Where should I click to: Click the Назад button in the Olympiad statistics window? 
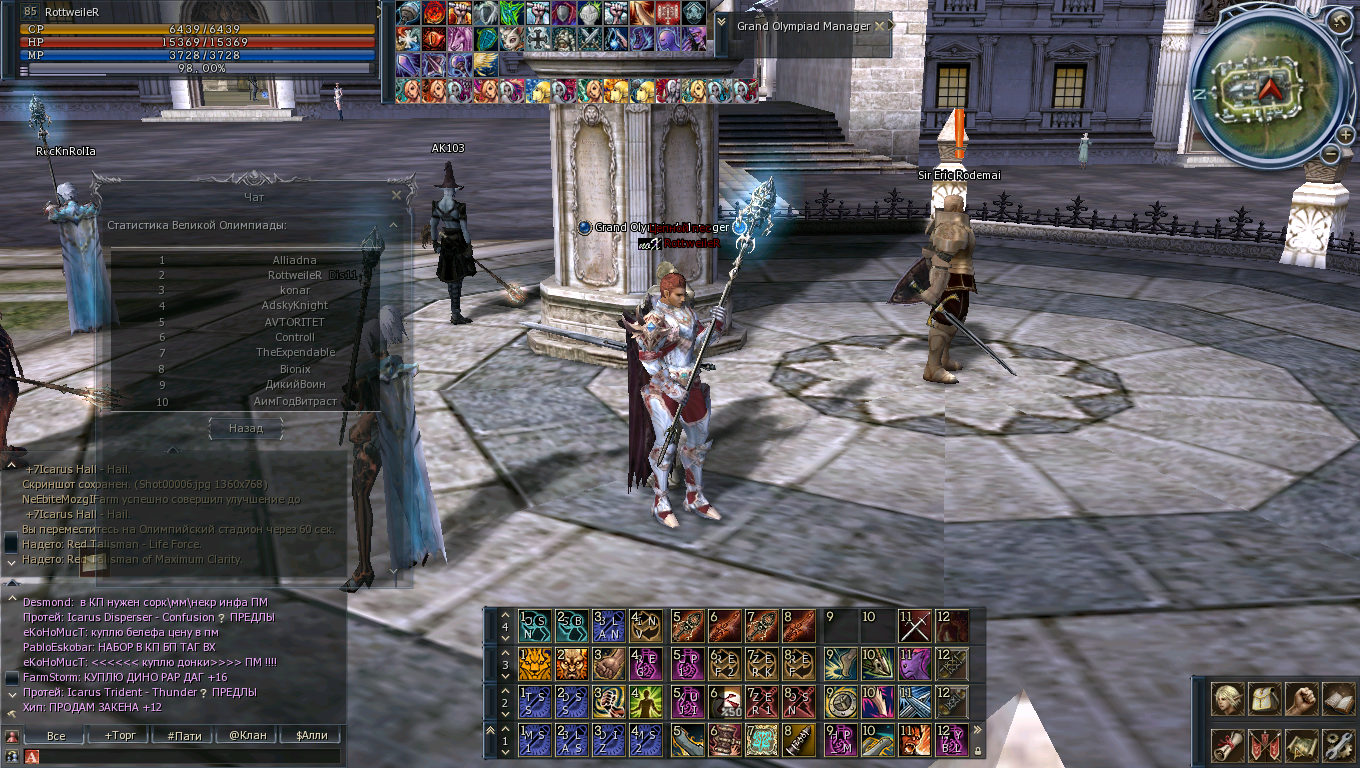(x=245, y=428)
